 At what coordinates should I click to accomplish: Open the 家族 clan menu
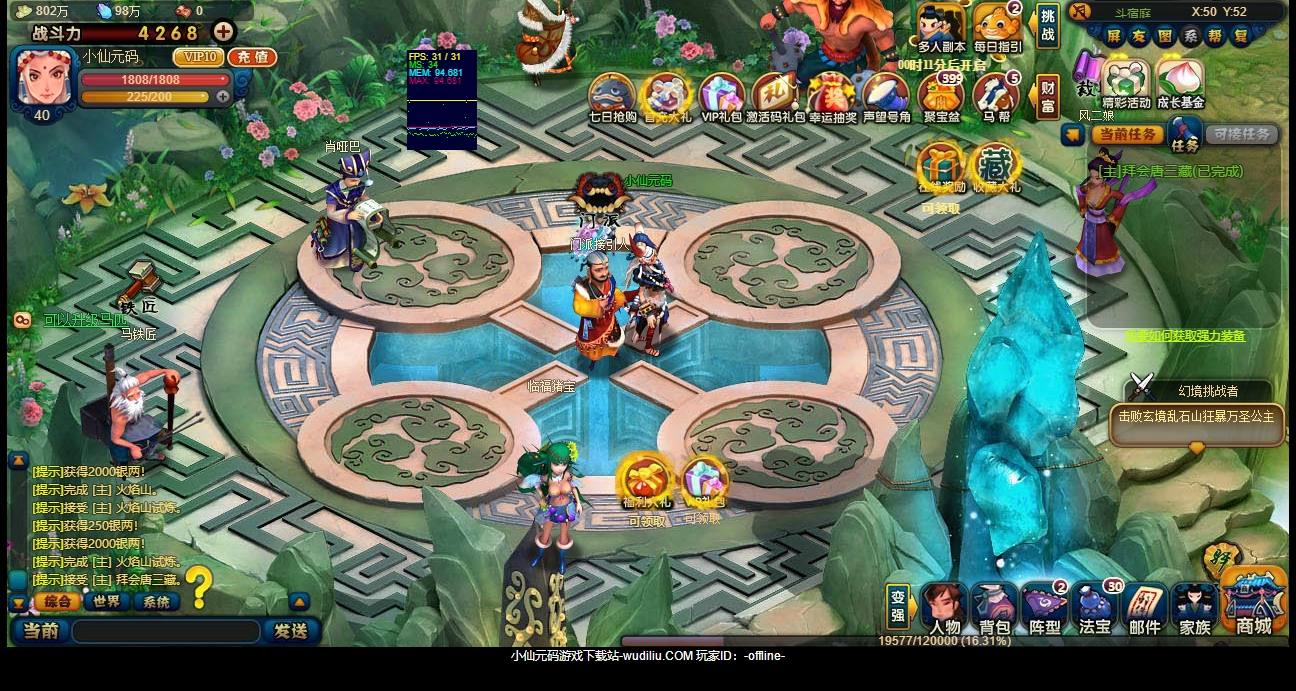1195,609
